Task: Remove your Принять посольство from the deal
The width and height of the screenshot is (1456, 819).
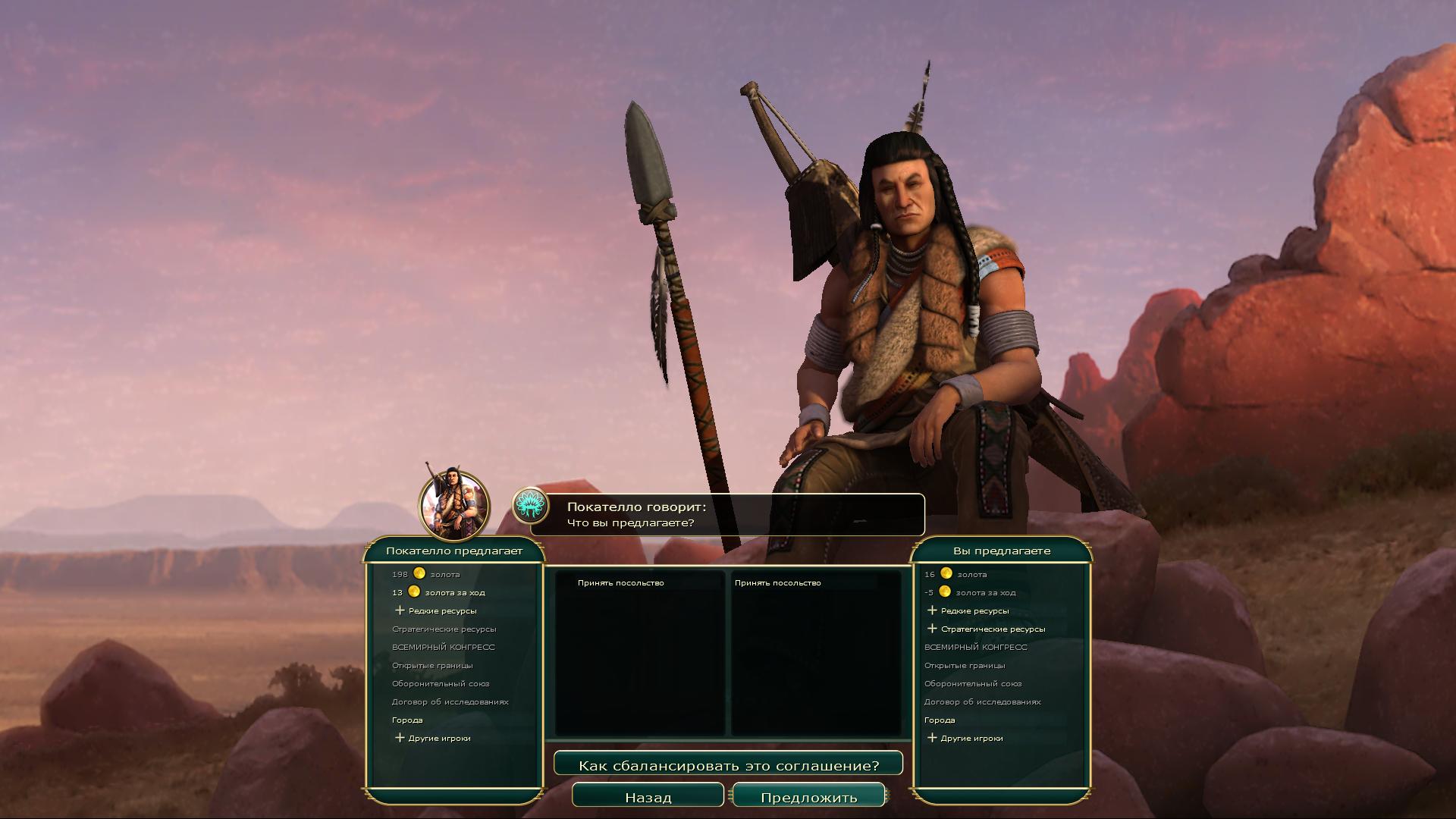Action: click(x=777, y=582)
